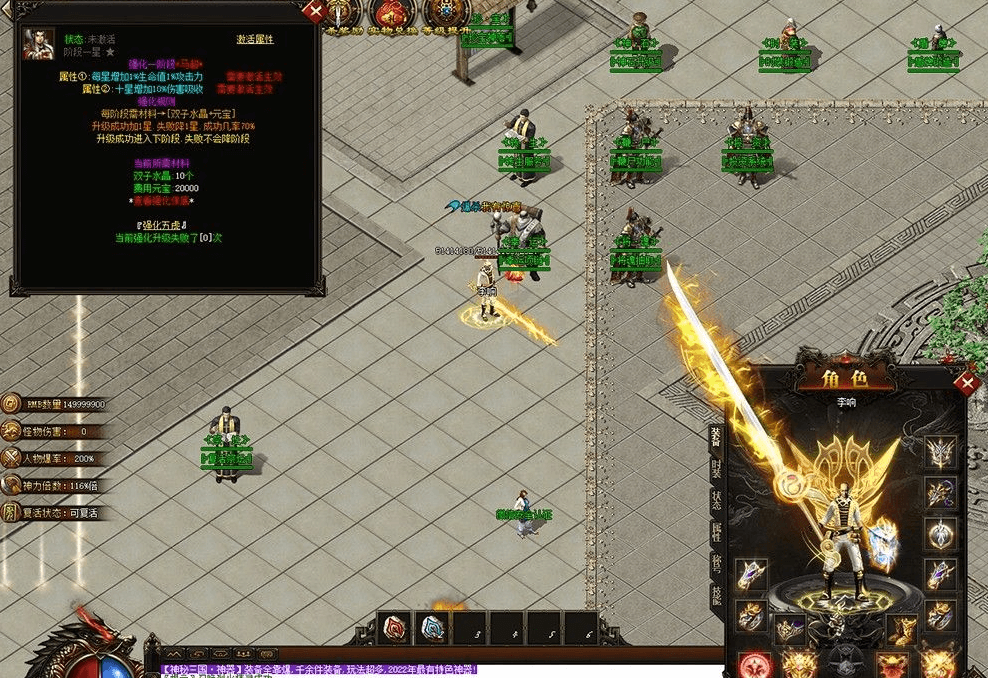Viewport: 988px width, 678px height.
Task: Close the 角色 character window
Action: click(x=966, y=384)
